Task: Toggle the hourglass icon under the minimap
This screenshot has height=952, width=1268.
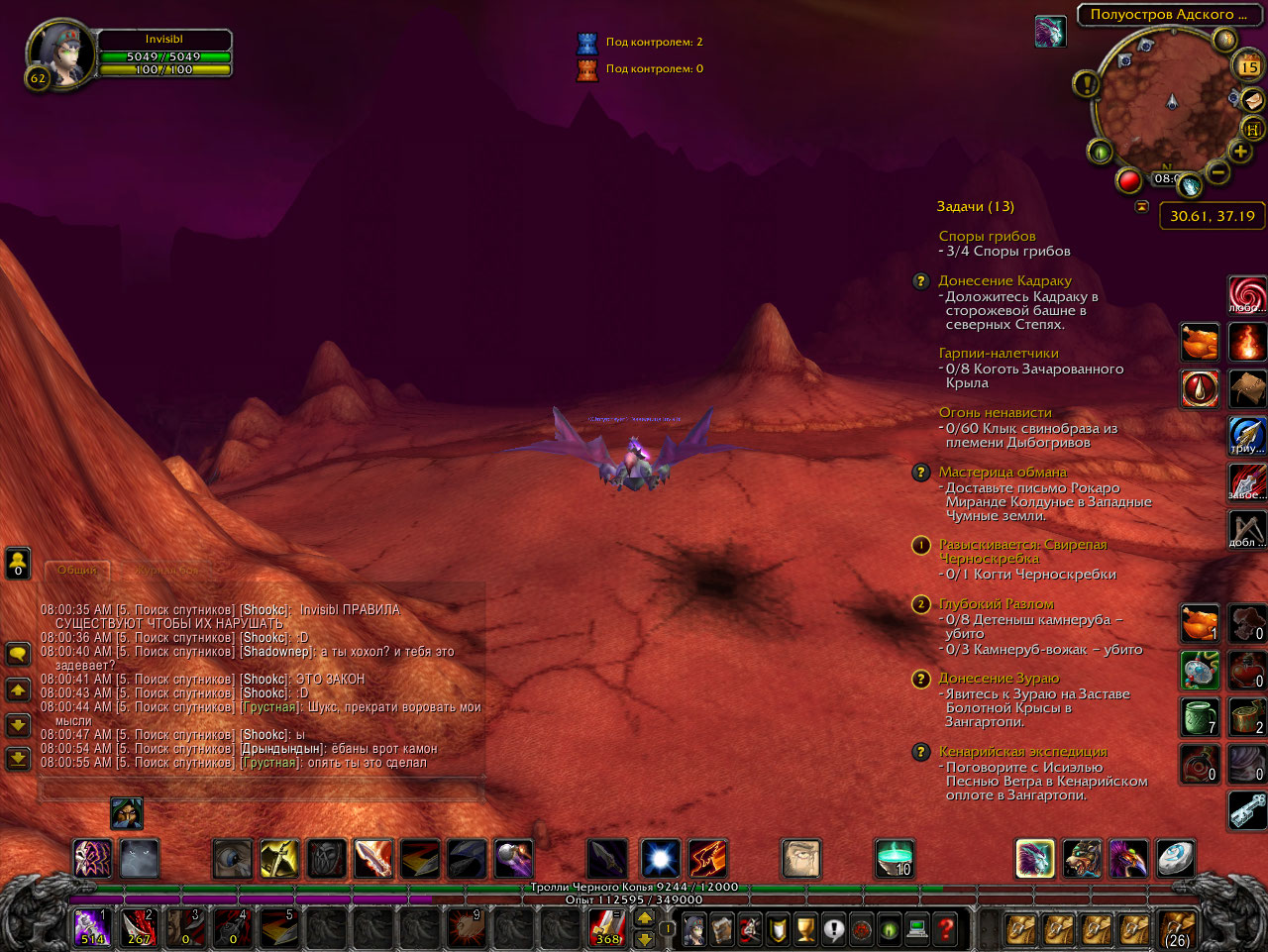Action: [x=1142, y=206]
